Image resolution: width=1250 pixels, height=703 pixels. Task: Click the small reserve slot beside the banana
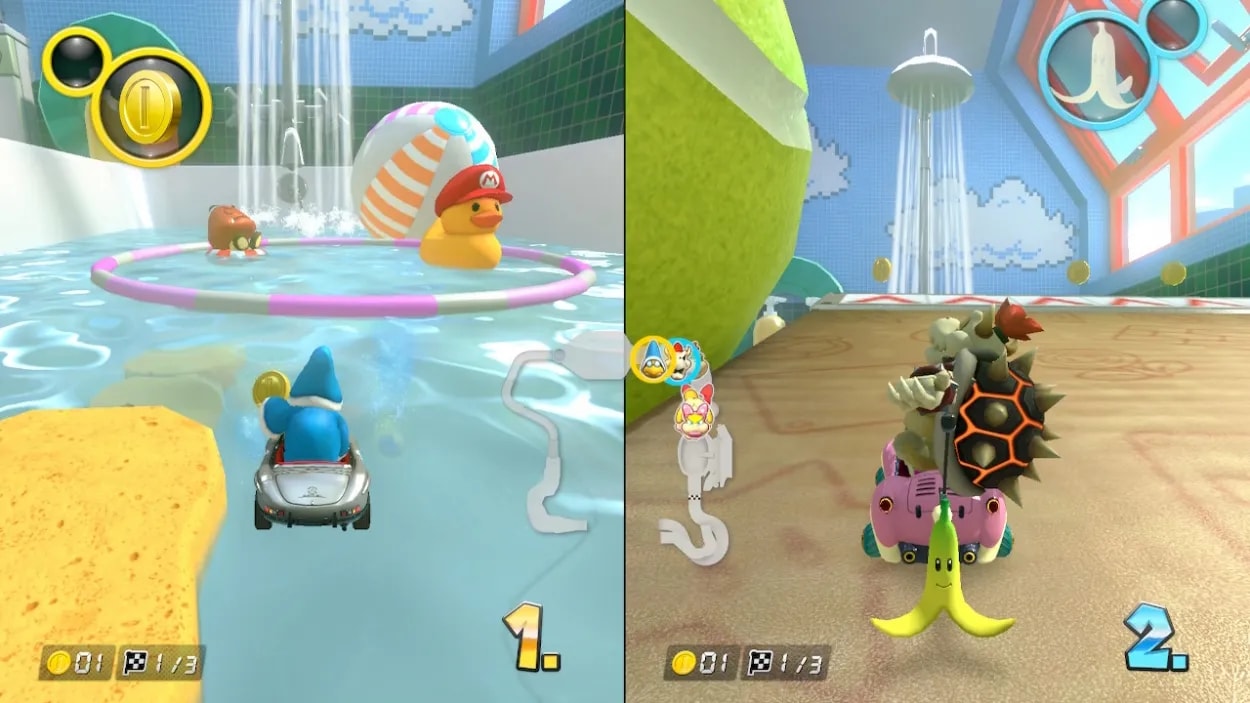tap(1174, 23)
